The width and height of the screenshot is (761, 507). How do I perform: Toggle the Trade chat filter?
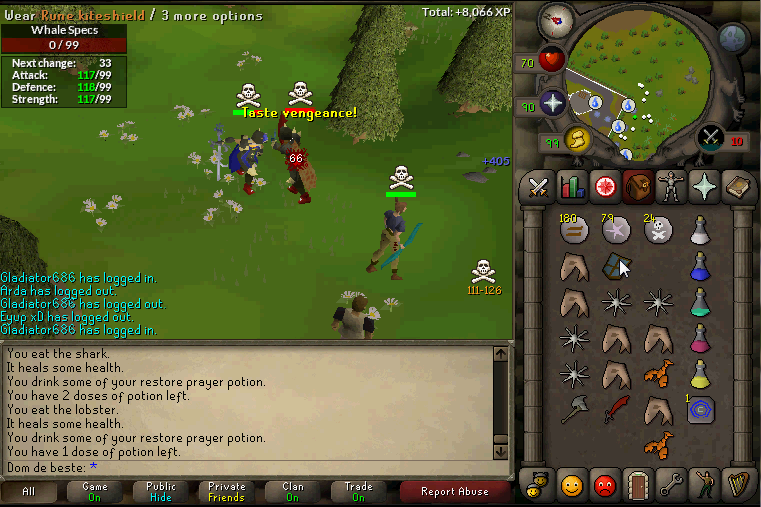point(358,491)
